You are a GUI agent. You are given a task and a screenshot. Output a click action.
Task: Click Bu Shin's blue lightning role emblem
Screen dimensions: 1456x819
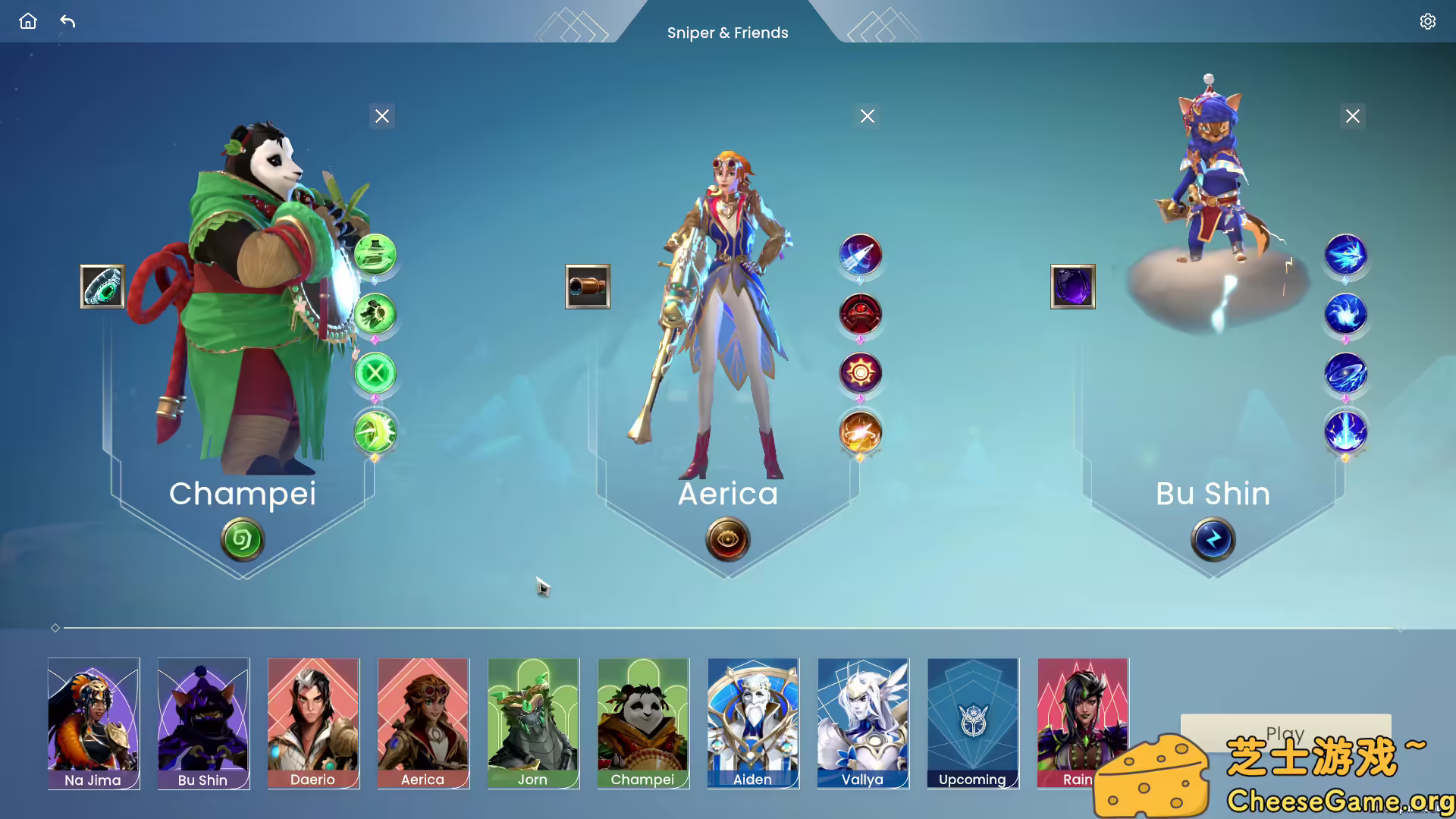click(1213, 539)
